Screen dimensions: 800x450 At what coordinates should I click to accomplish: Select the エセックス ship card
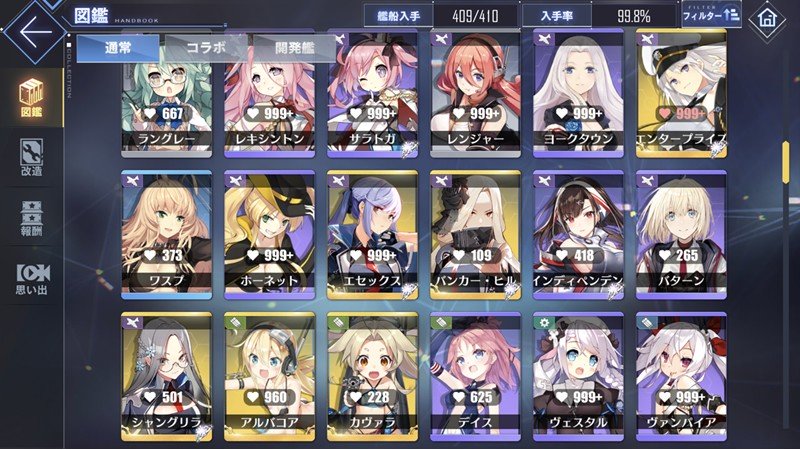[372, 237]
